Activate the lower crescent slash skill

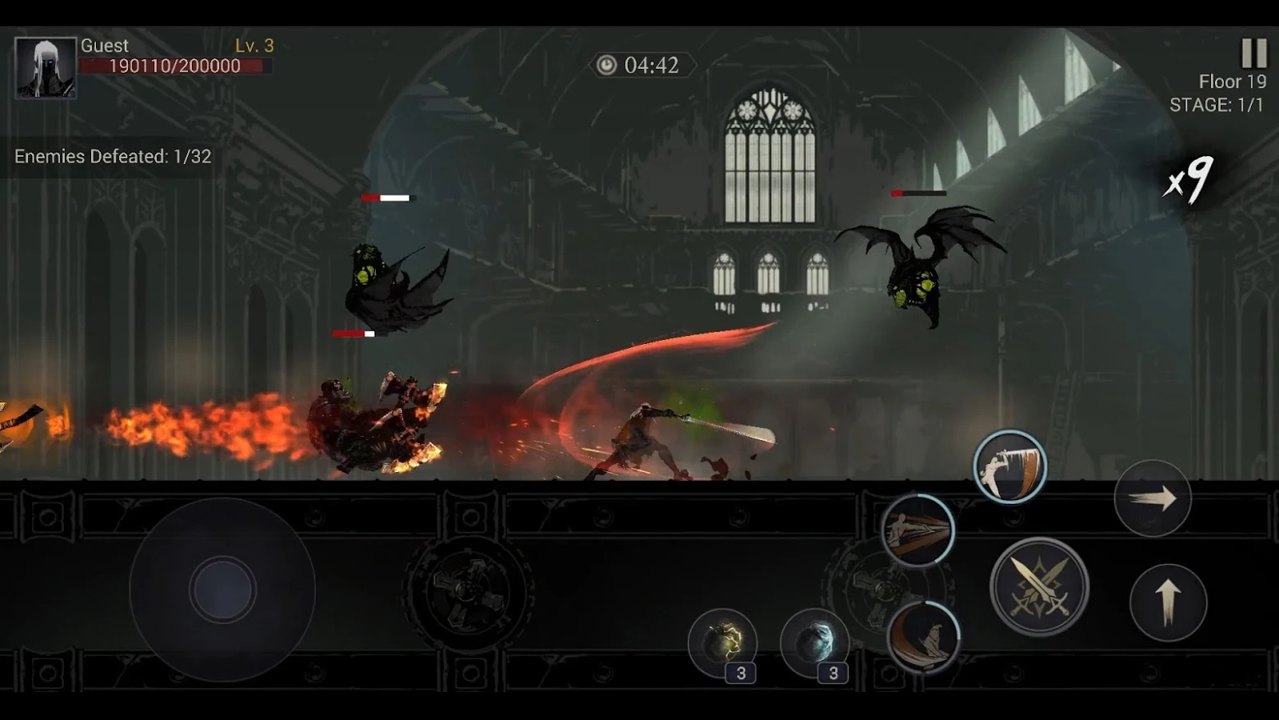coord(923,636)
